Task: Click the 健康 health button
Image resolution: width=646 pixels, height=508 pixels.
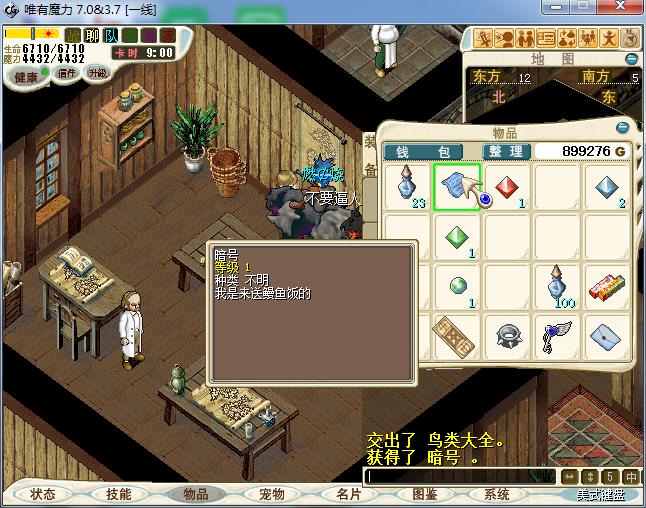Action: click(x=27, y=77)
